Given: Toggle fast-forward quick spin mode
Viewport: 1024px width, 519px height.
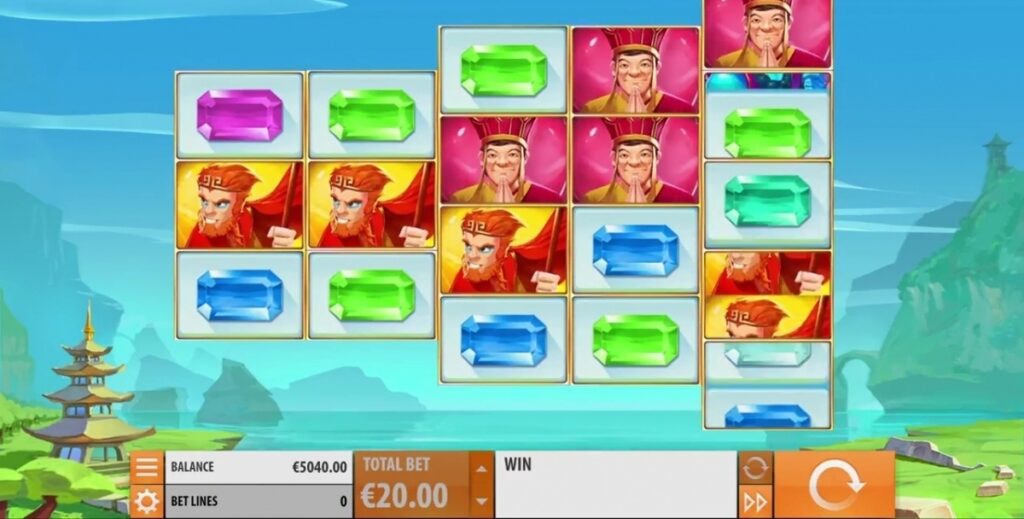Looking at the screenshot, I should click(755, 501).
